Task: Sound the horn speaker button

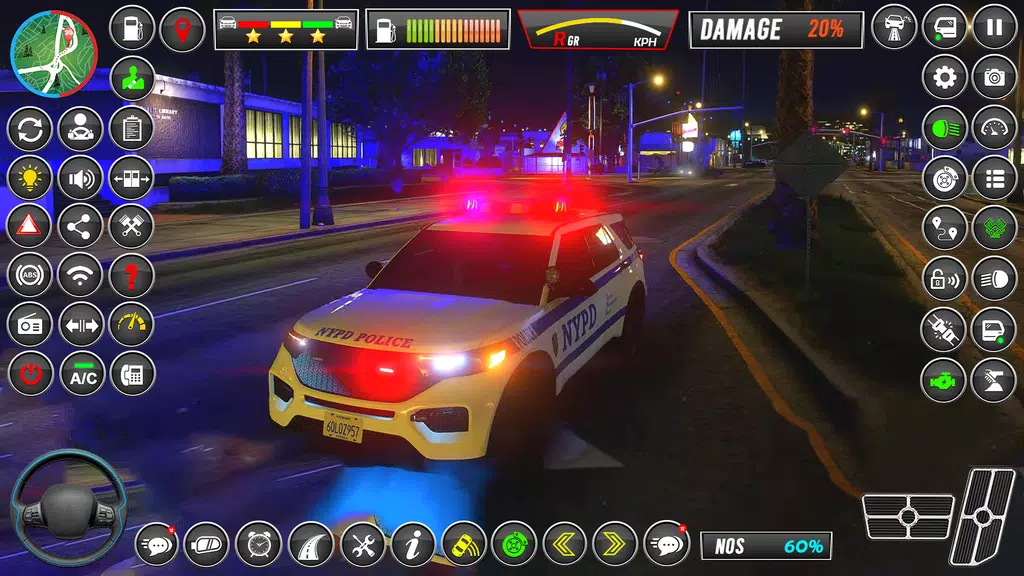Action: [x=80, y=178]
